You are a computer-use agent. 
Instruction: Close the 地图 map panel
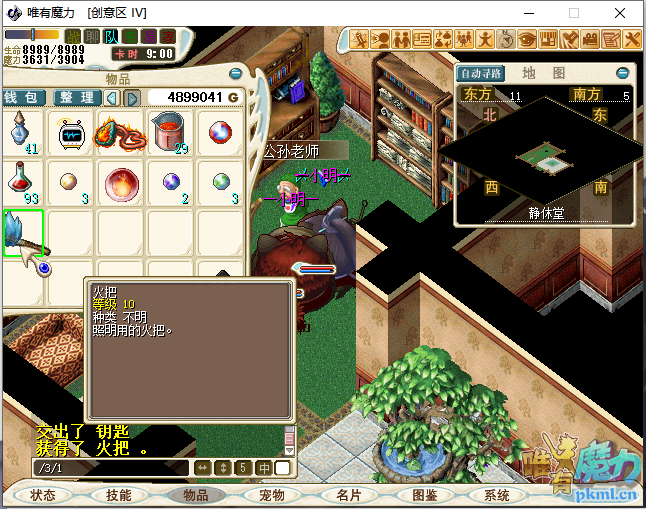pyautogui.click(x=622, y=73)
